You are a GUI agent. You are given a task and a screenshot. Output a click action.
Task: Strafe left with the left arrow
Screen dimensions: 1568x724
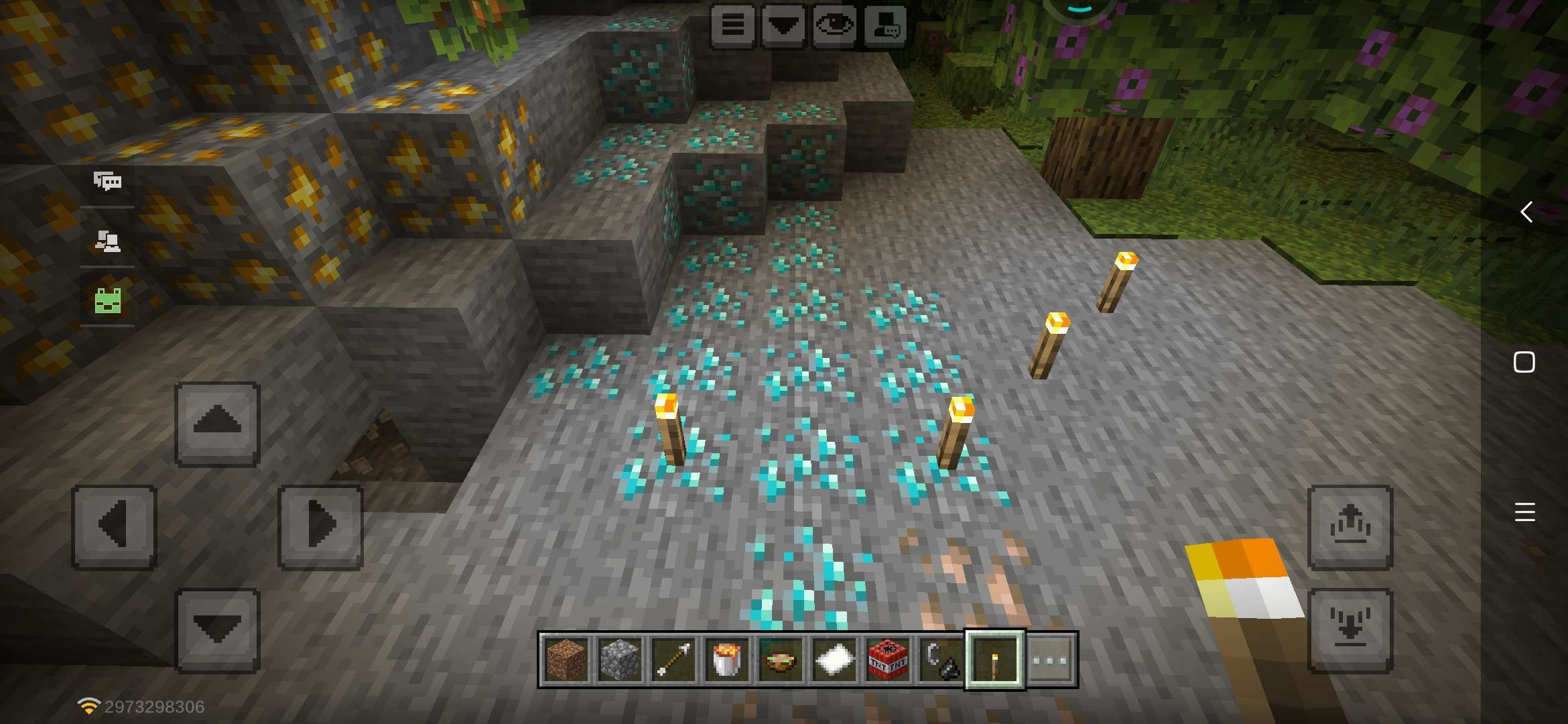[114, 527]
